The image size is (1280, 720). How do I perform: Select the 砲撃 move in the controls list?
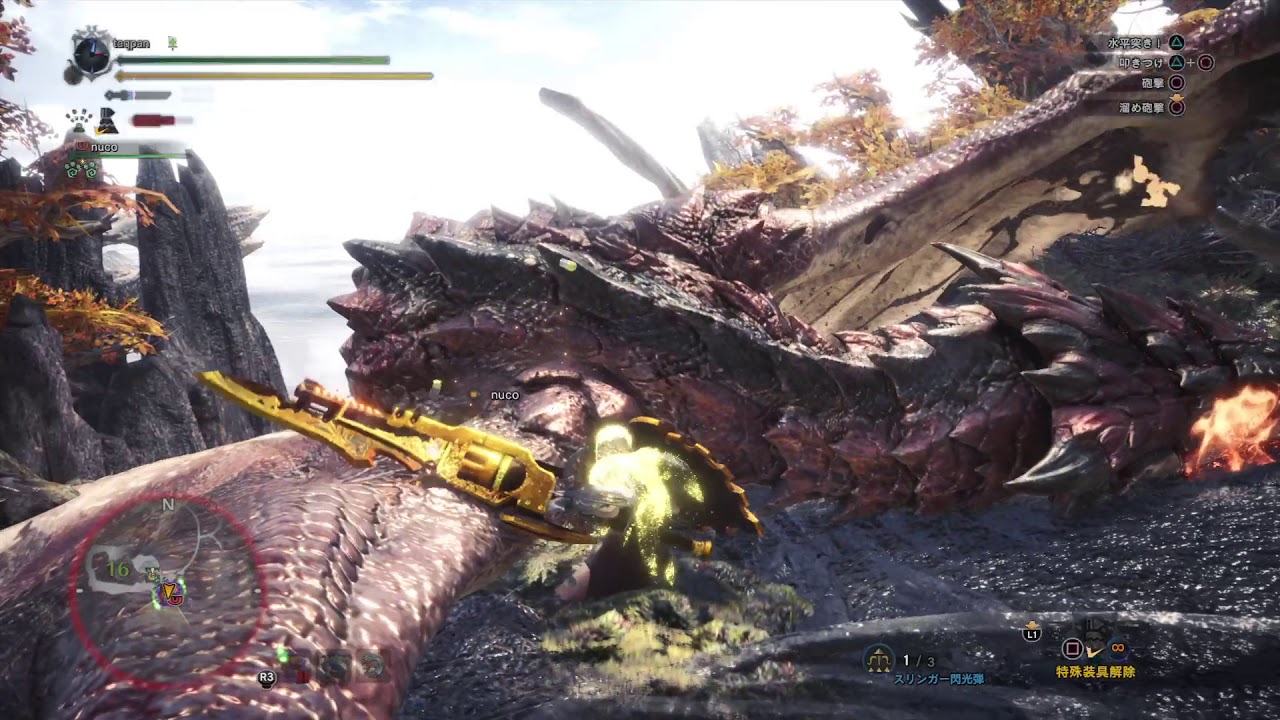pyautogui.click(x=1152, y=83)
